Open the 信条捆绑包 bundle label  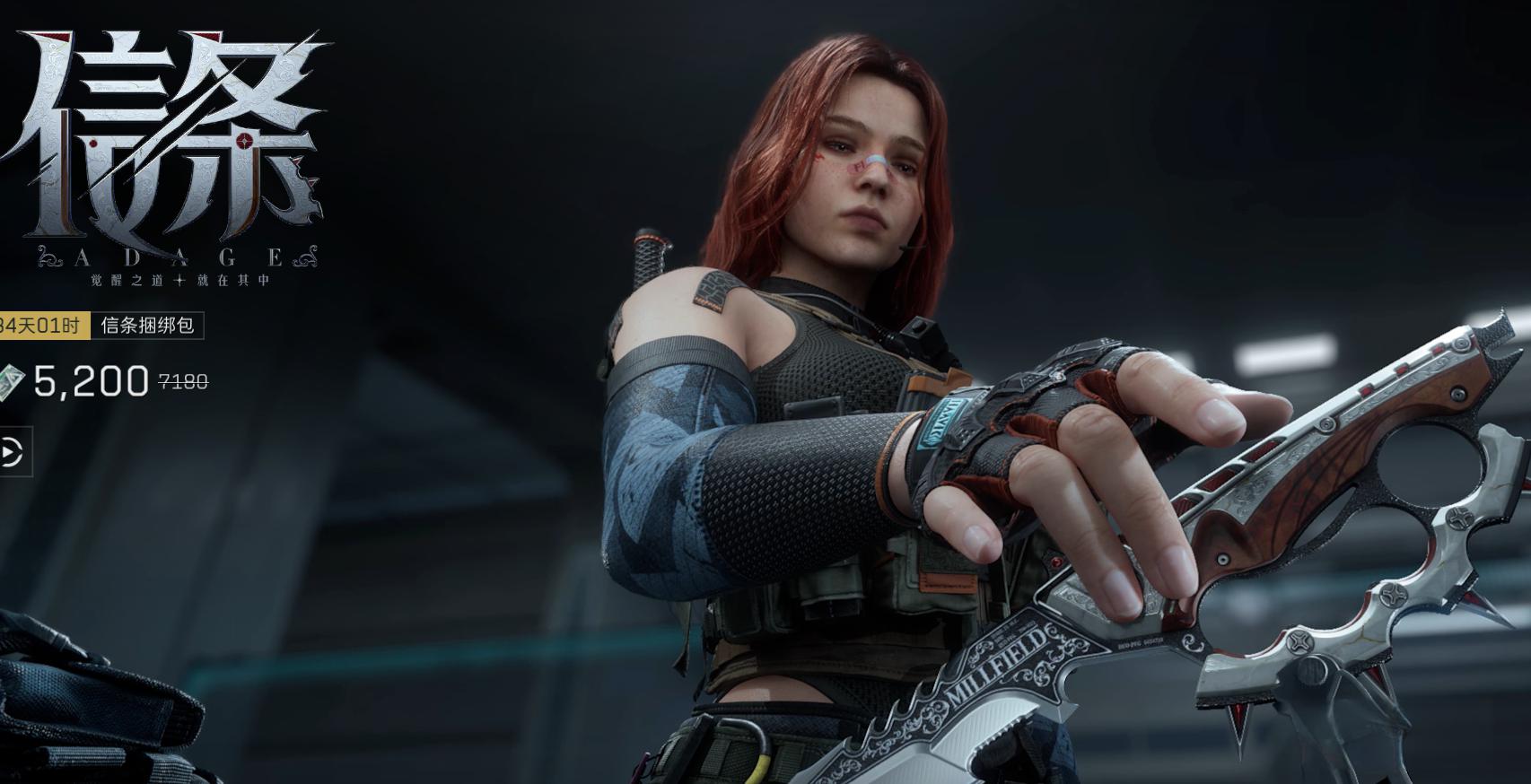147,326
